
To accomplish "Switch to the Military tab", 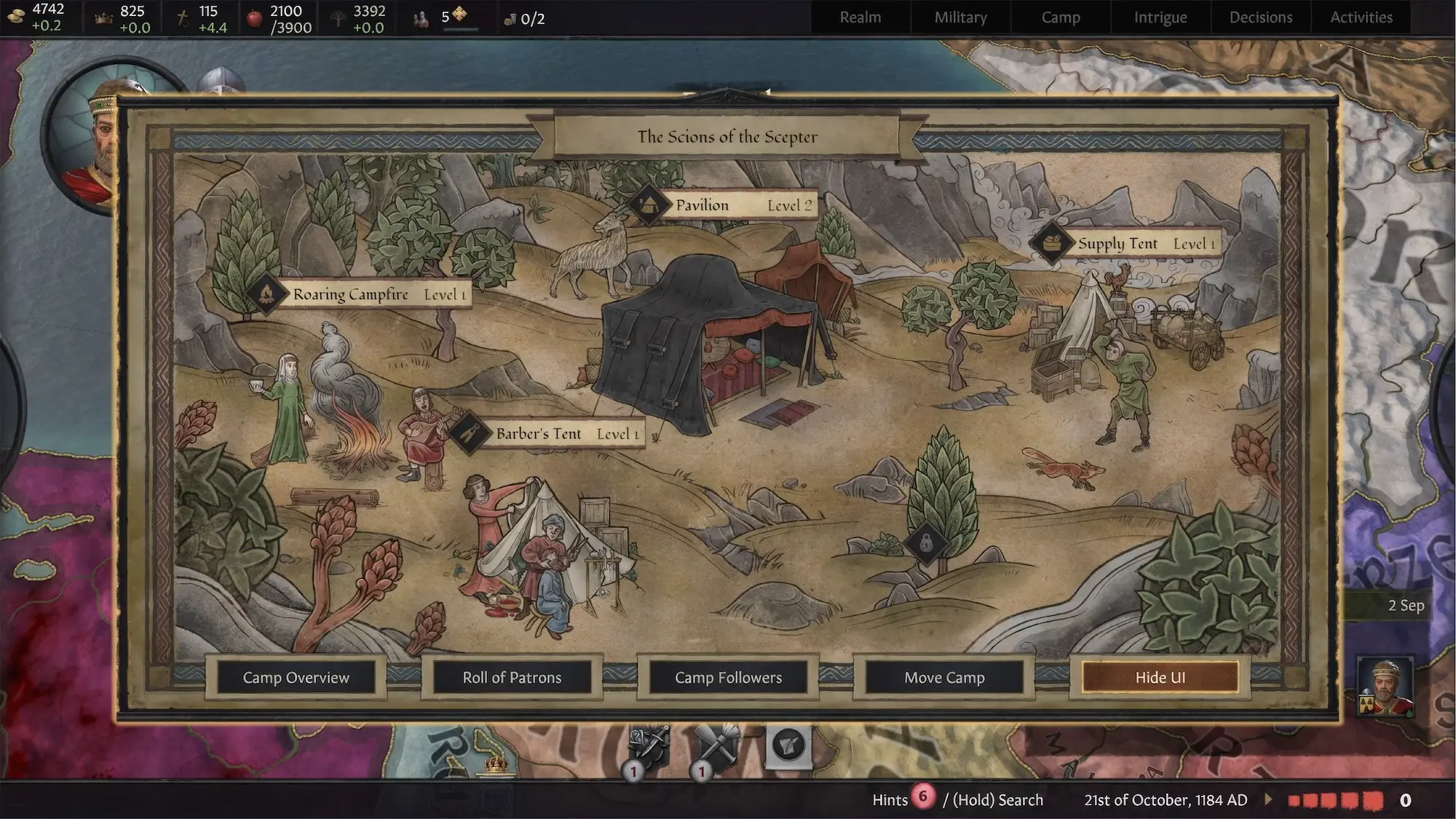I will click(960, 17).
